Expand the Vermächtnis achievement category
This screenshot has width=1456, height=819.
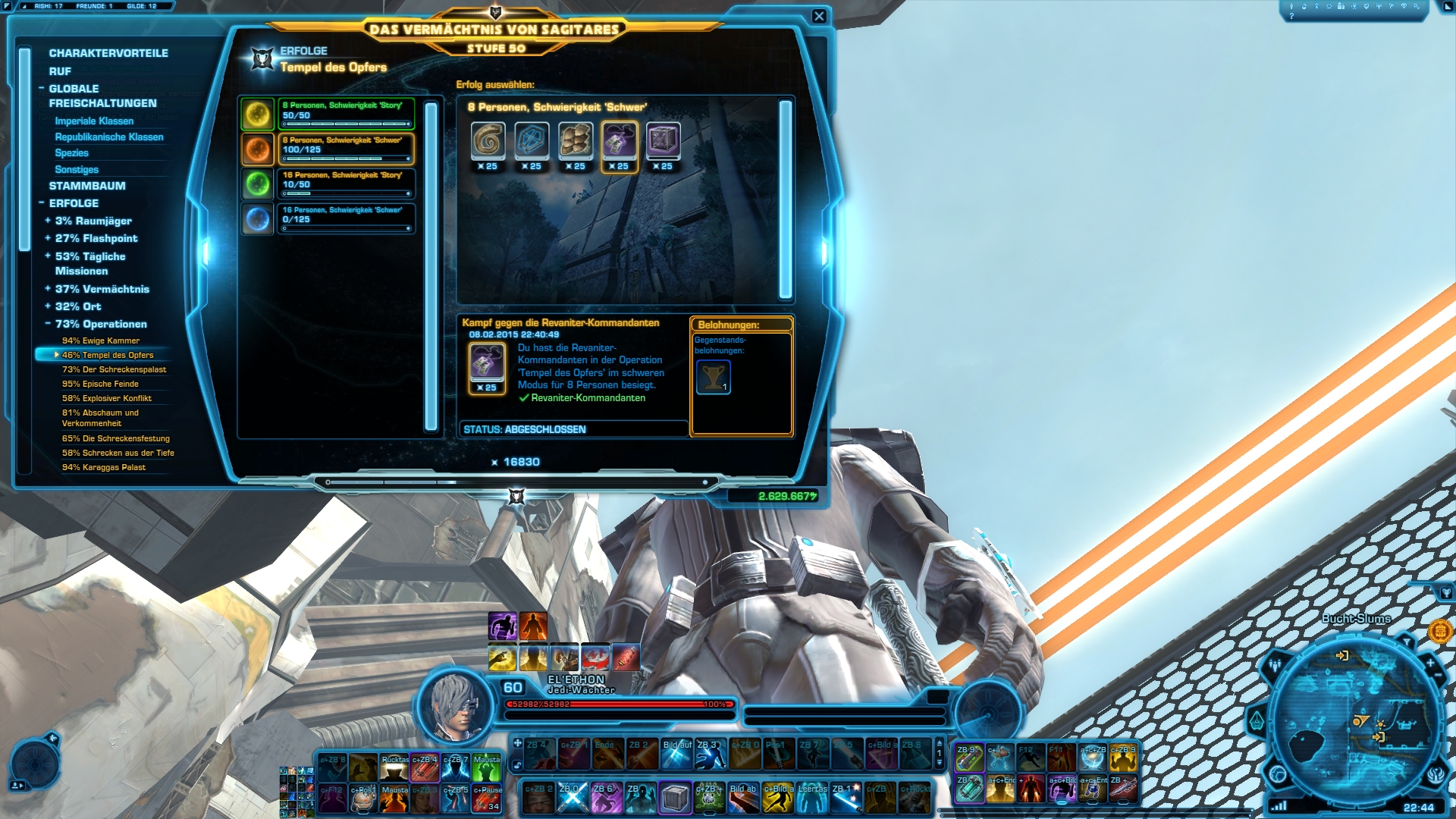coord(102,290)
